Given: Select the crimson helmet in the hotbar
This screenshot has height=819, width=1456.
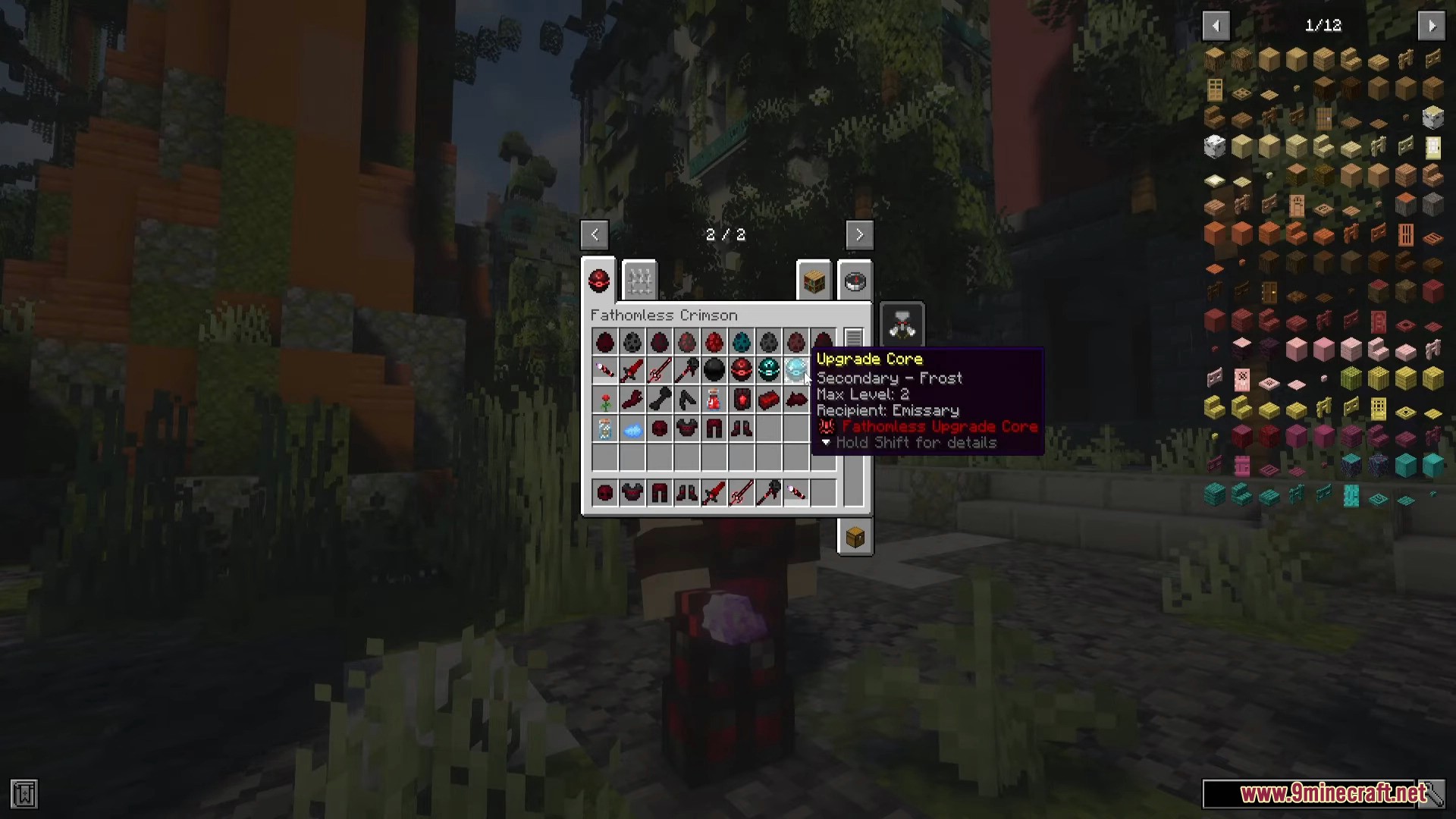Looking at the screenshot, I should [x=604, y=494].
